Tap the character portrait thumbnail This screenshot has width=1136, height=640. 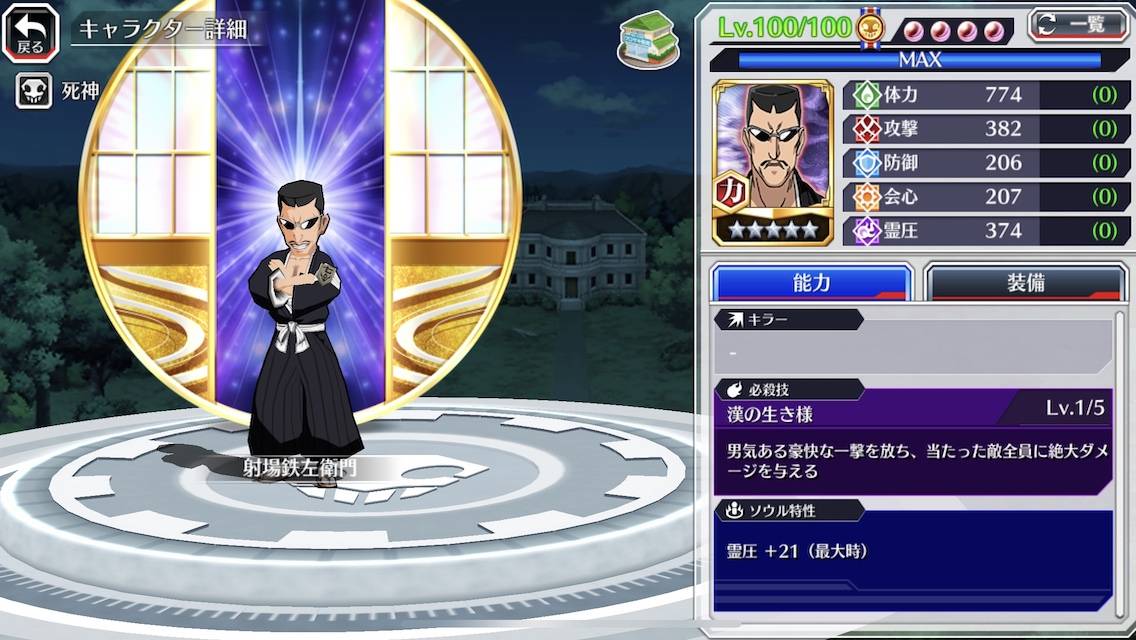772,162
